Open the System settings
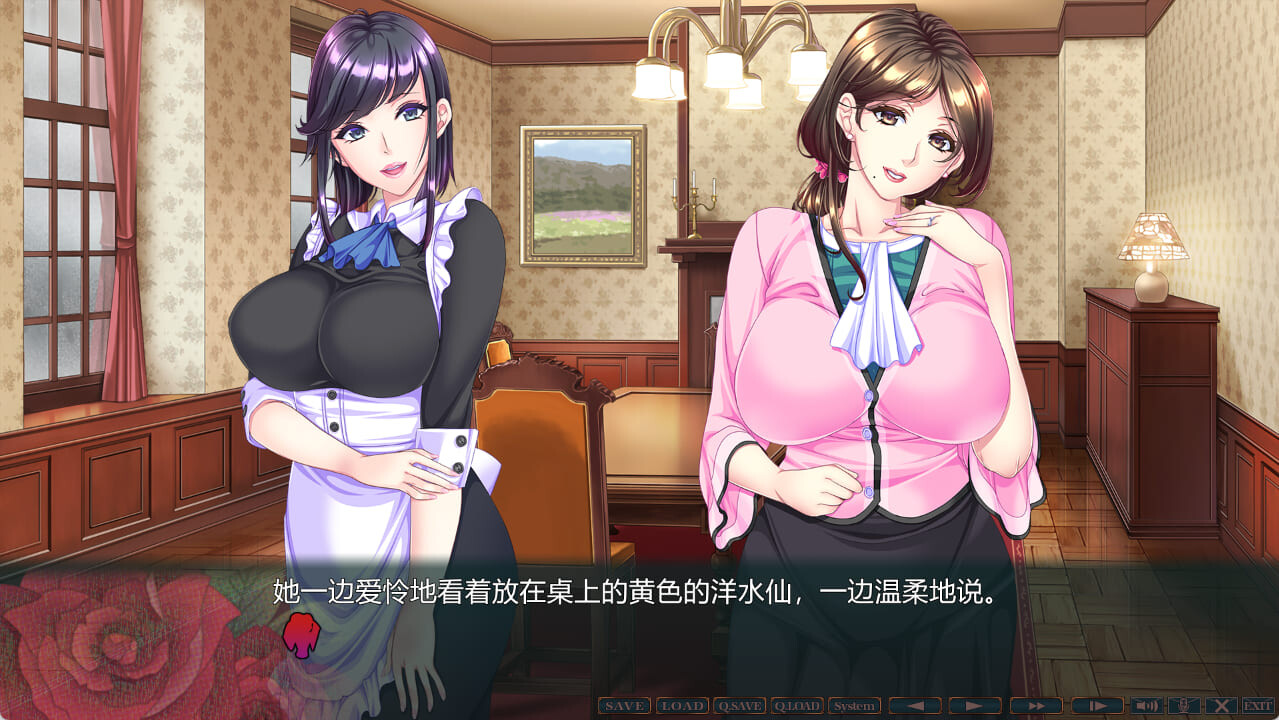 point(855,706)
